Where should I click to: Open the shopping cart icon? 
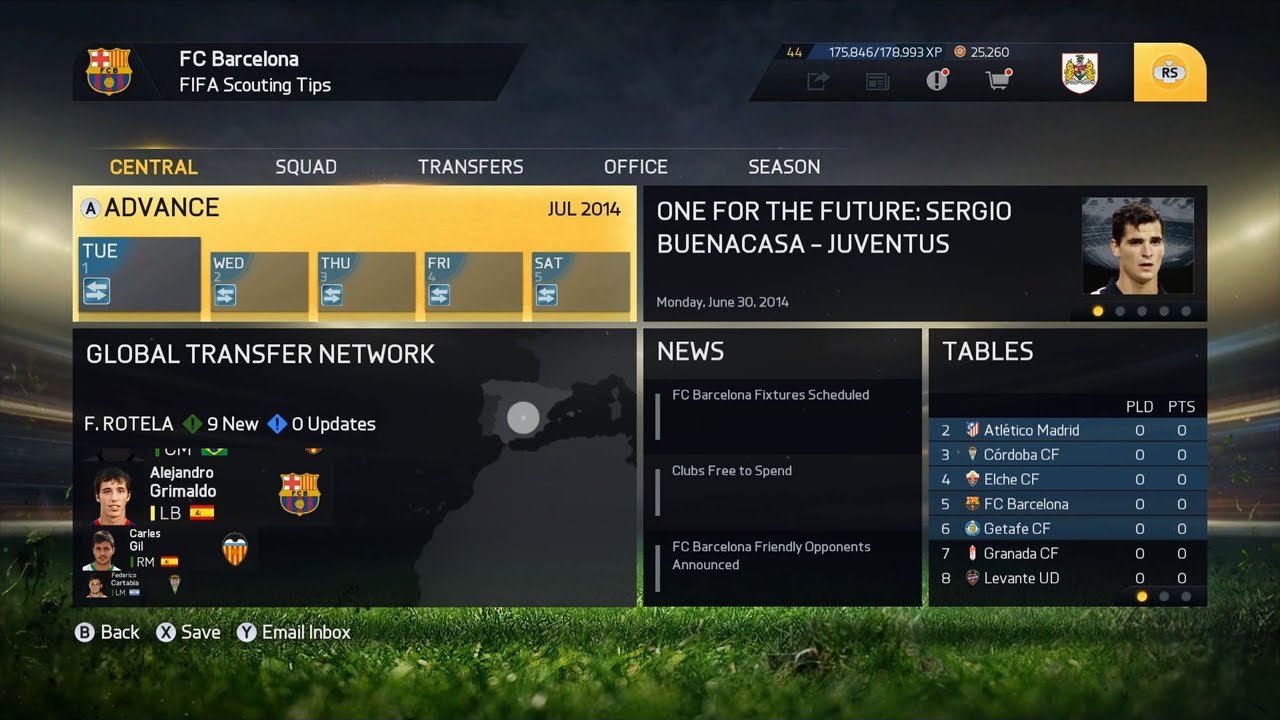[x=997, y=81]
